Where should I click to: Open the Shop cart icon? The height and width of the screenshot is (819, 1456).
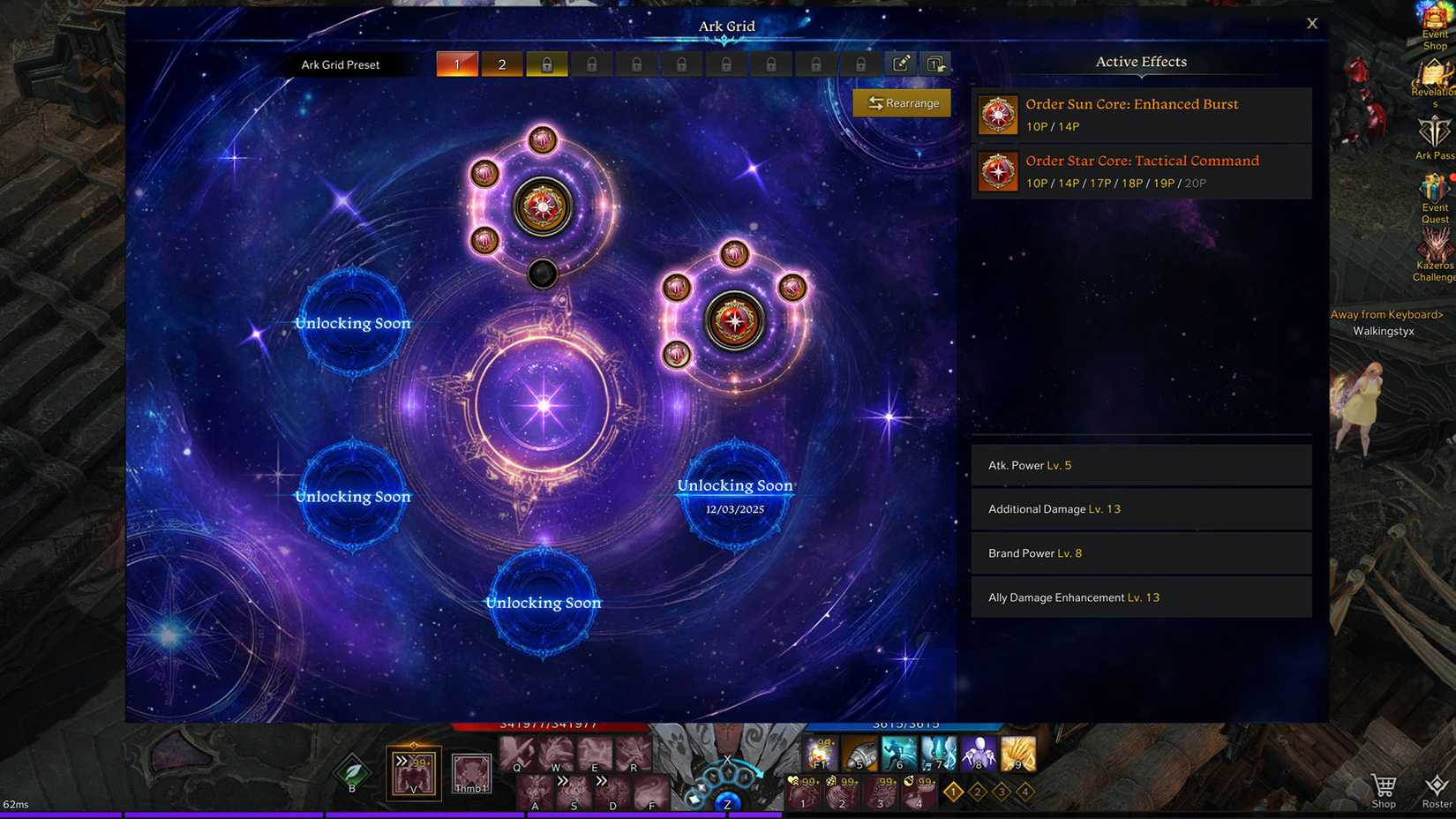[x=1384, y=788]
